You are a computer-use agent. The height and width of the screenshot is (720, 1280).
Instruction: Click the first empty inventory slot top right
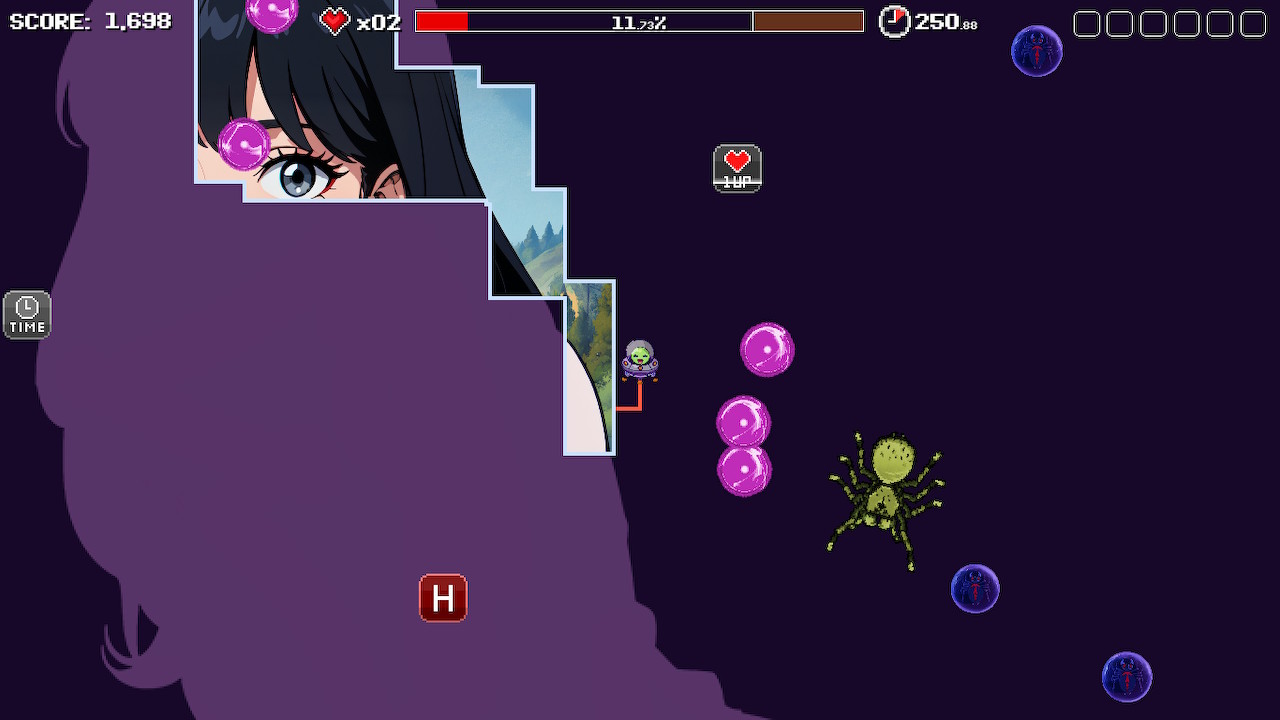point(1086,21)
